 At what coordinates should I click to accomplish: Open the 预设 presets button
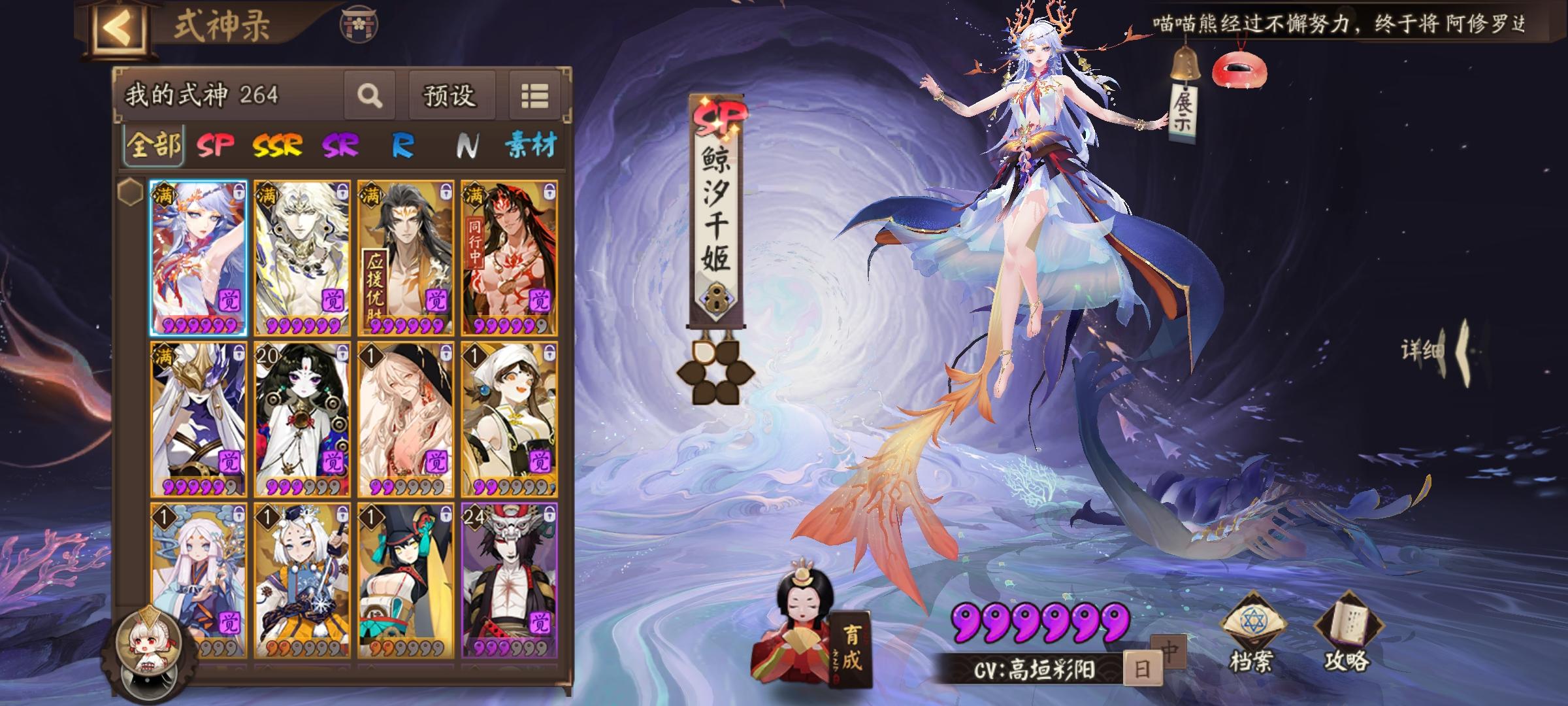(451, 96)
